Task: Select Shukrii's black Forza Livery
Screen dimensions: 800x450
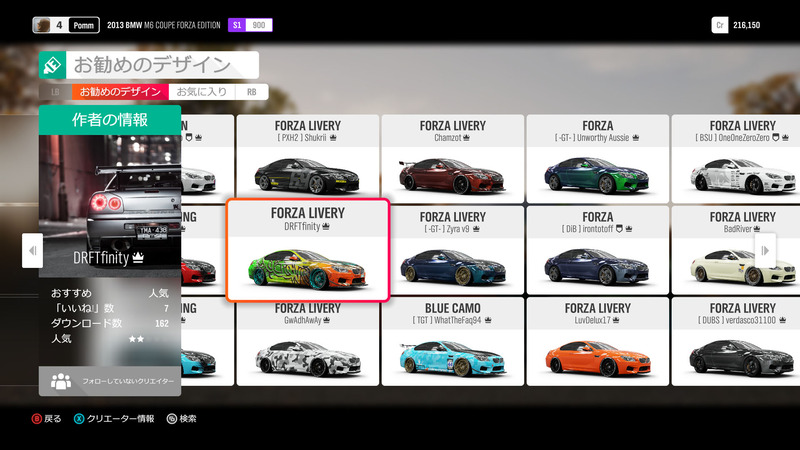Action: 307,157
